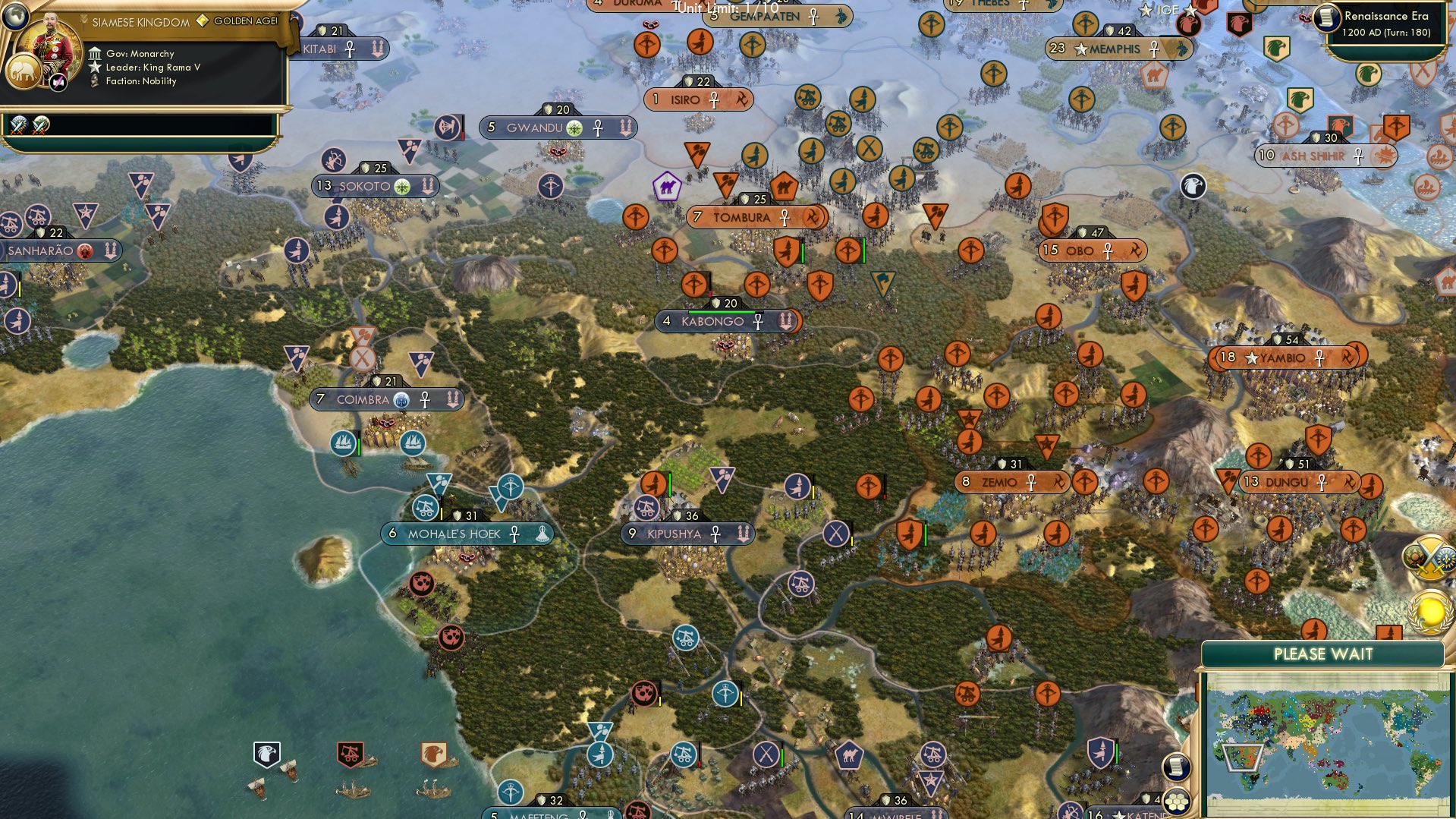Select the scroll icon on the bottom-right edge
The image size is (1456, 819).
coord(1178,768)
